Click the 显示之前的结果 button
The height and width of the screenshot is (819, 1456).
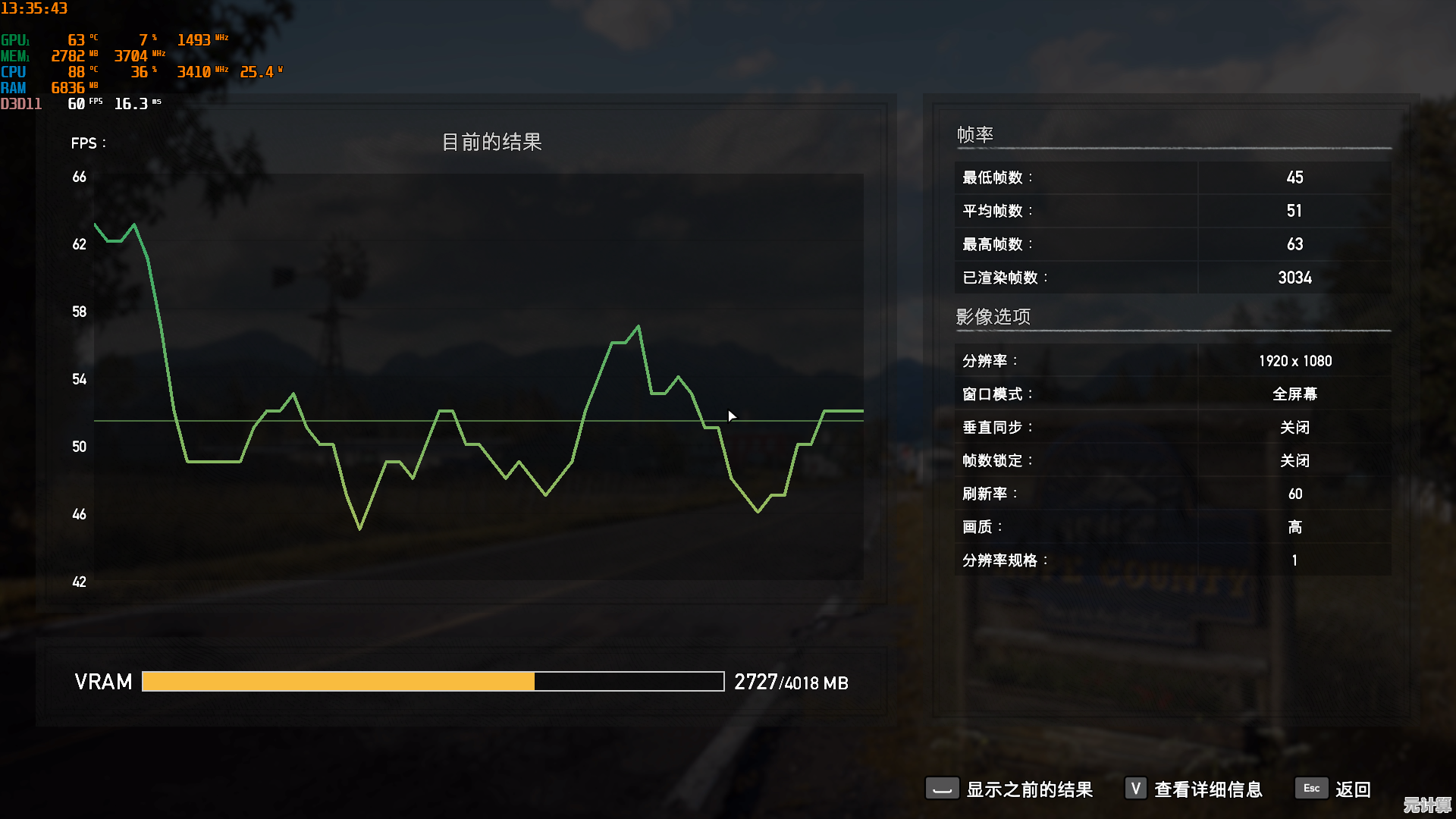(1029, 789)
